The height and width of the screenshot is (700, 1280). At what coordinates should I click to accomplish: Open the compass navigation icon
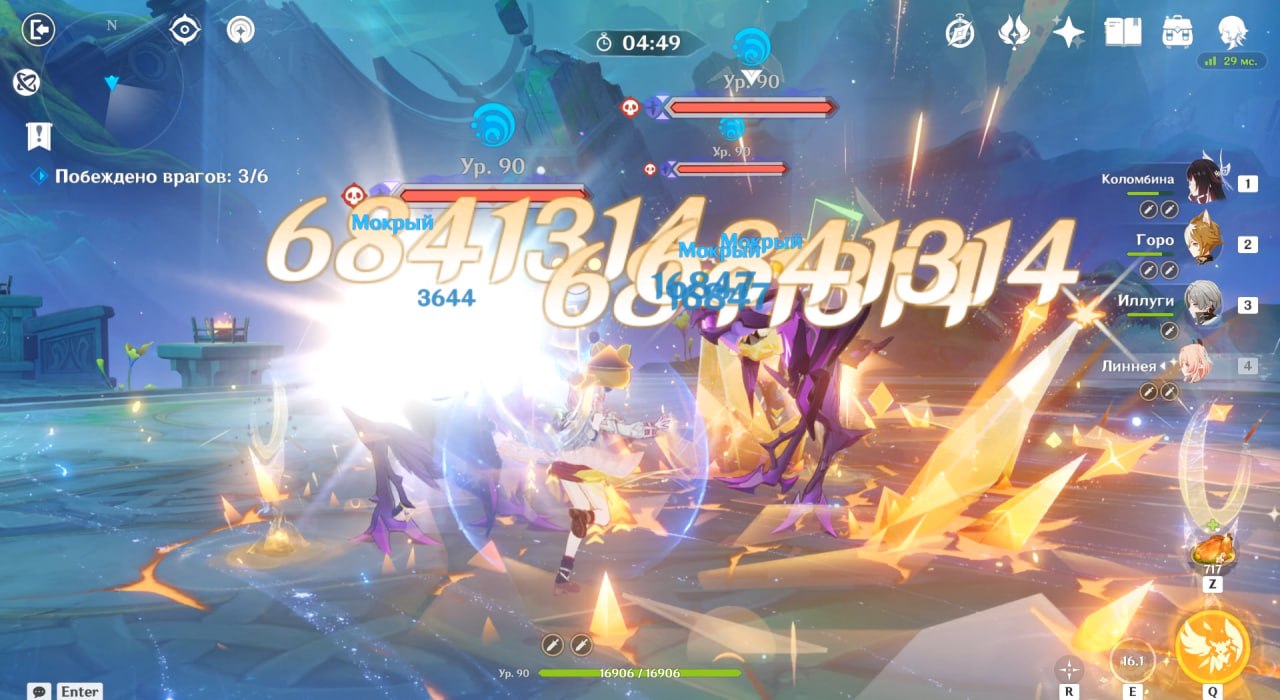[960, 33]
